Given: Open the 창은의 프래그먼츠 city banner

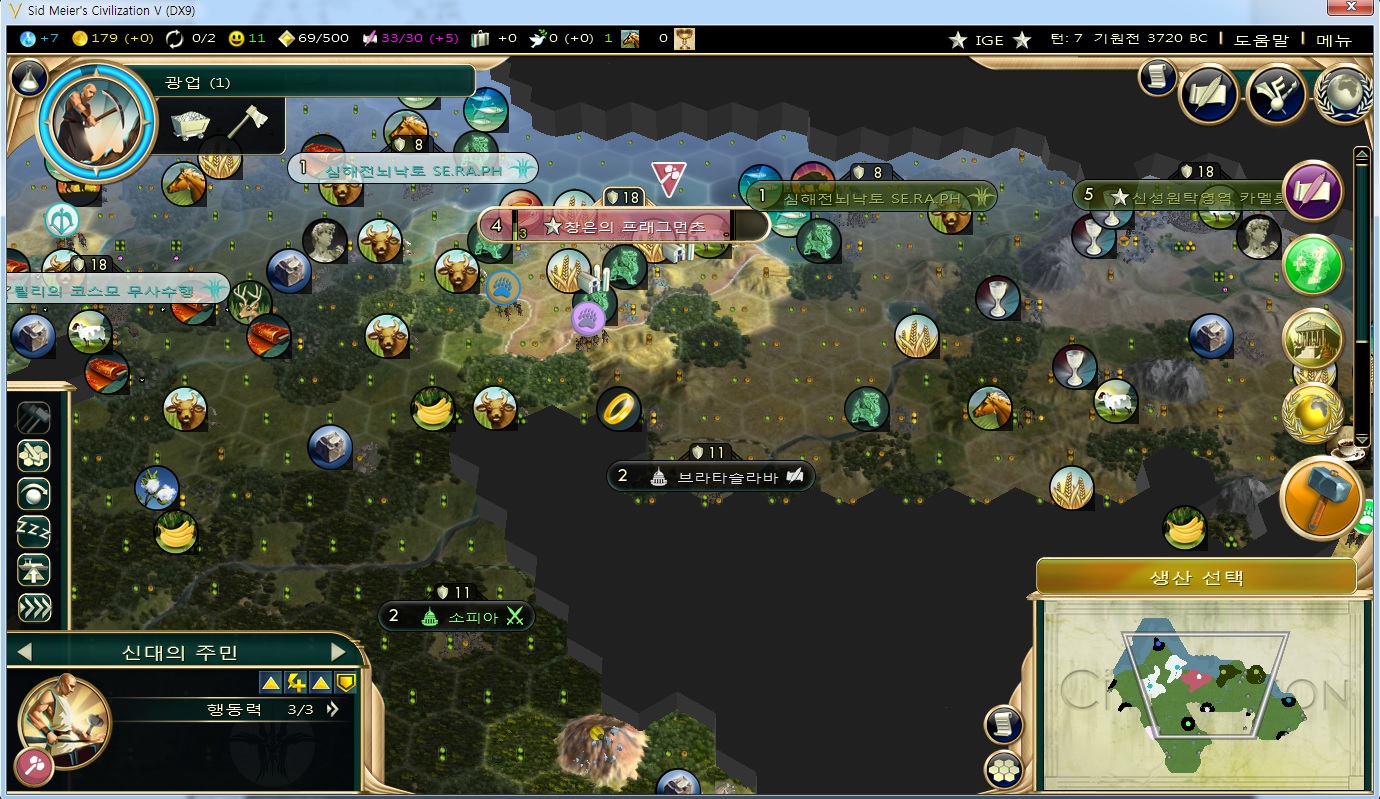Looking at the screenshot, I should pos(624,226).
